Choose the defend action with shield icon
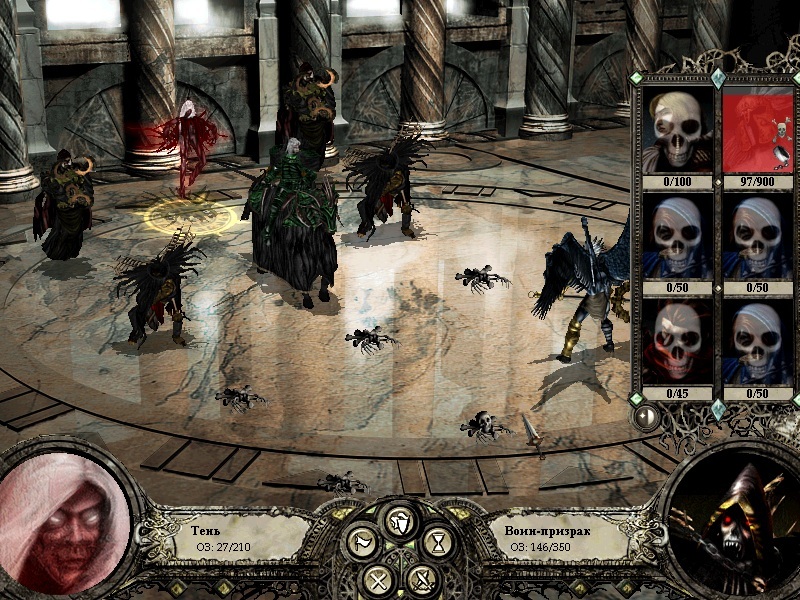Screen dimensions: 800x600 (x=399, y=521)
